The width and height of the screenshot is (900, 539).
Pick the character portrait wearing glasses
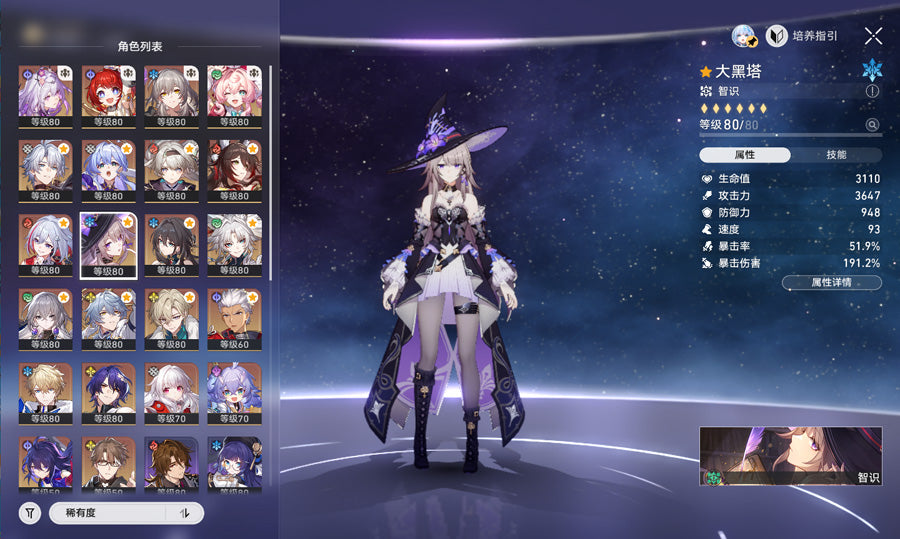(107, 466)
